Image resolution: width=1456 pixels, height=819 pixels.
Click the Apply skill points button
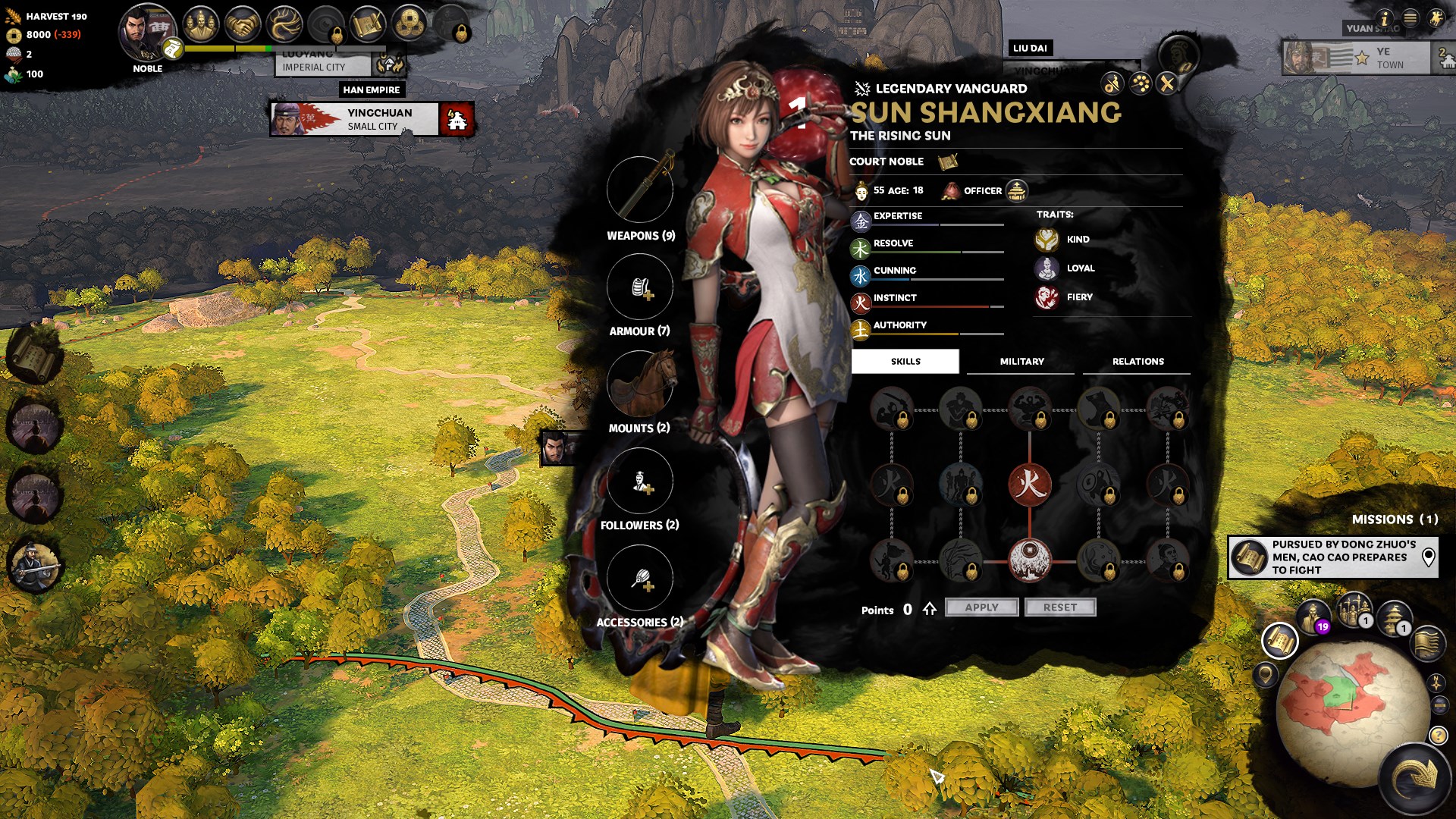pyautogui.click(x=981, y=607)
